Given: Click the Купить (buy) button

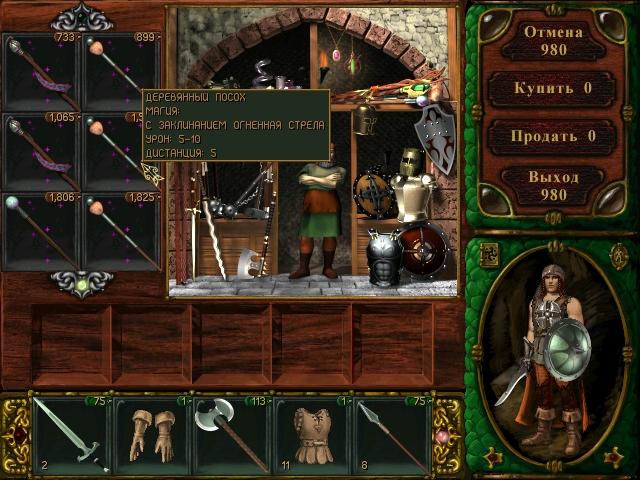Looking at the screenshot, I should tap(553, 88).
